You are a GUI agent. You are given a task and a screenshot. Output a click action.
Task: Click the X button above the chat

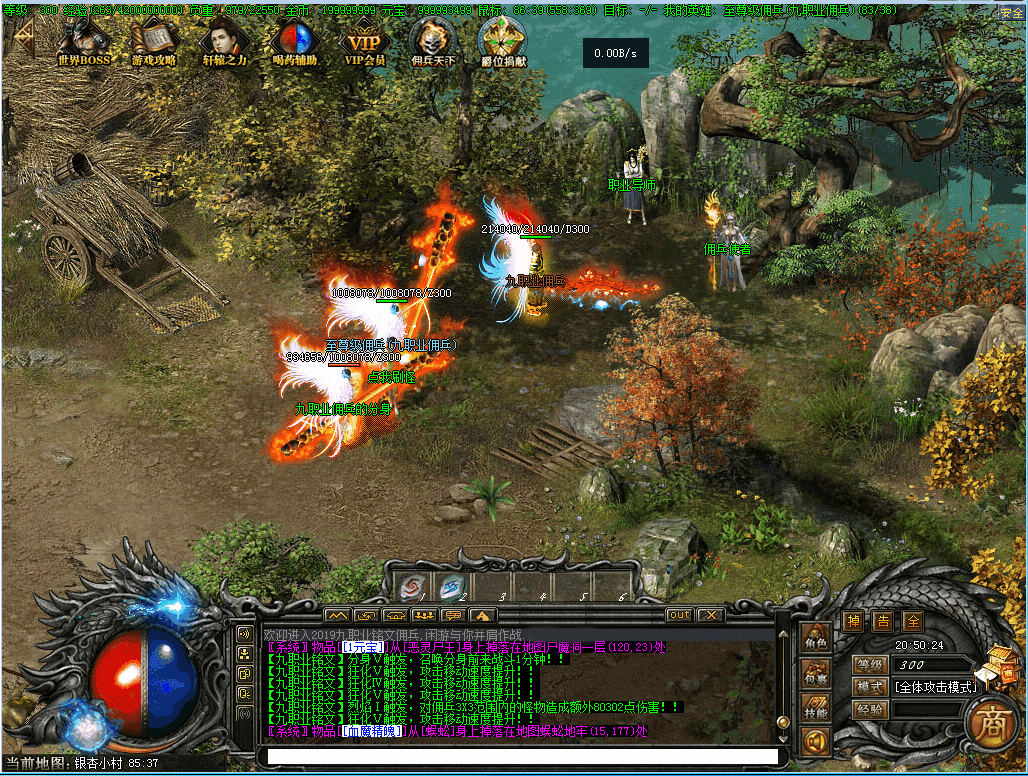point(710,614)
